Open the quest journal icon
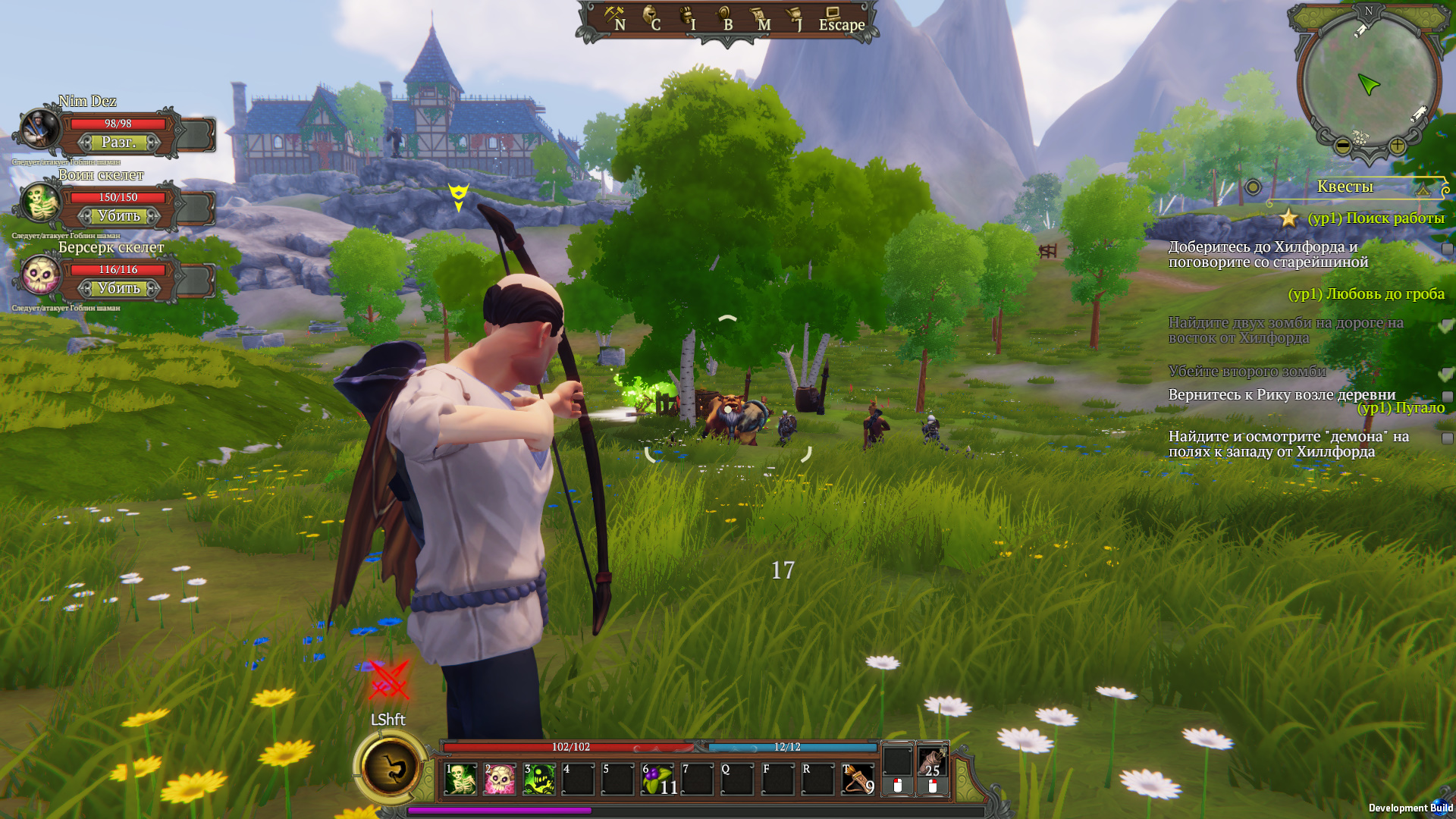 click(x=795, y=17)
